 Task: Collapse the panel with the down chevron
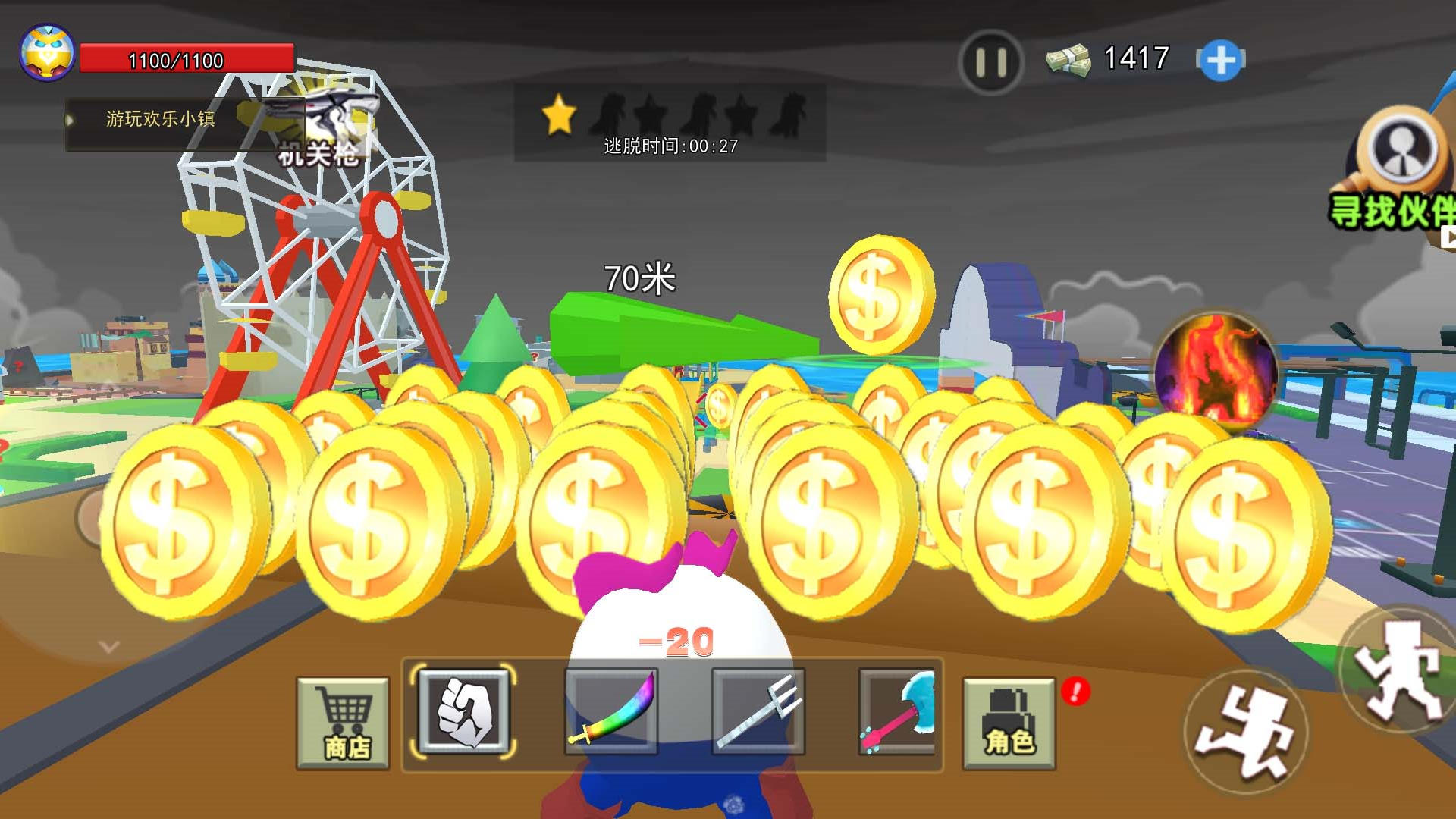coord(109,647)
